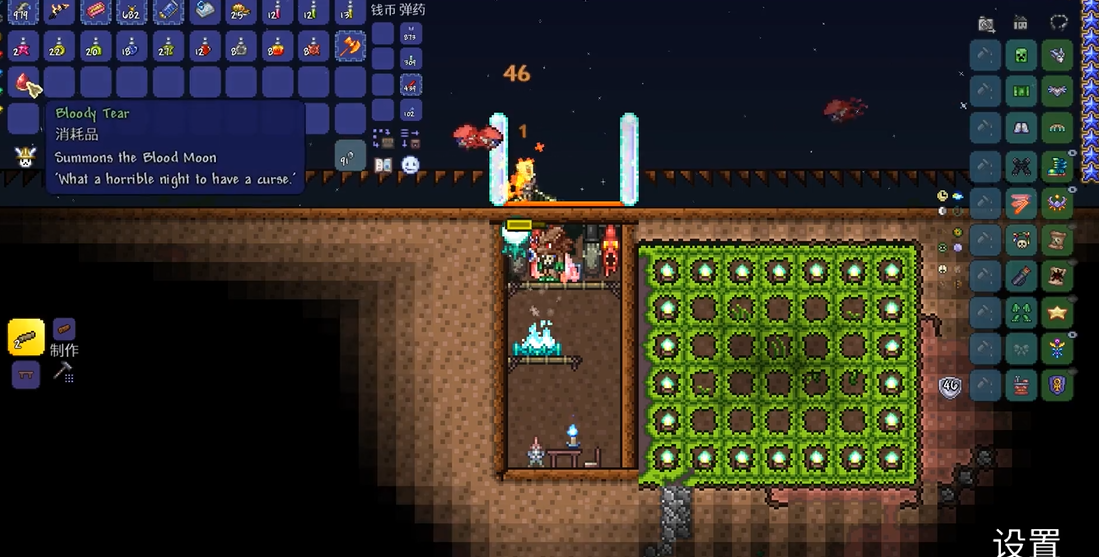The width and height of the screenshot is (1099, 557).
Task: Open the Settings (设置) menu
Action: (x=1026, y=543)
